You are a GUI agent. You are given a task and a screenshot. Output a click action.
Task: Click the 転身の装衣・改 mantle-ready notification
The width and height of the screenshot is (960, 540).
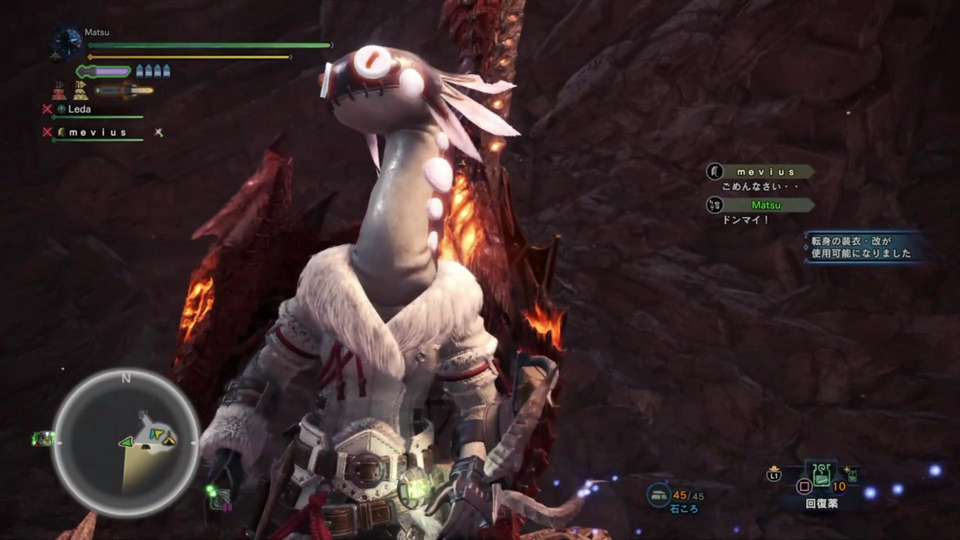(865, 247)
